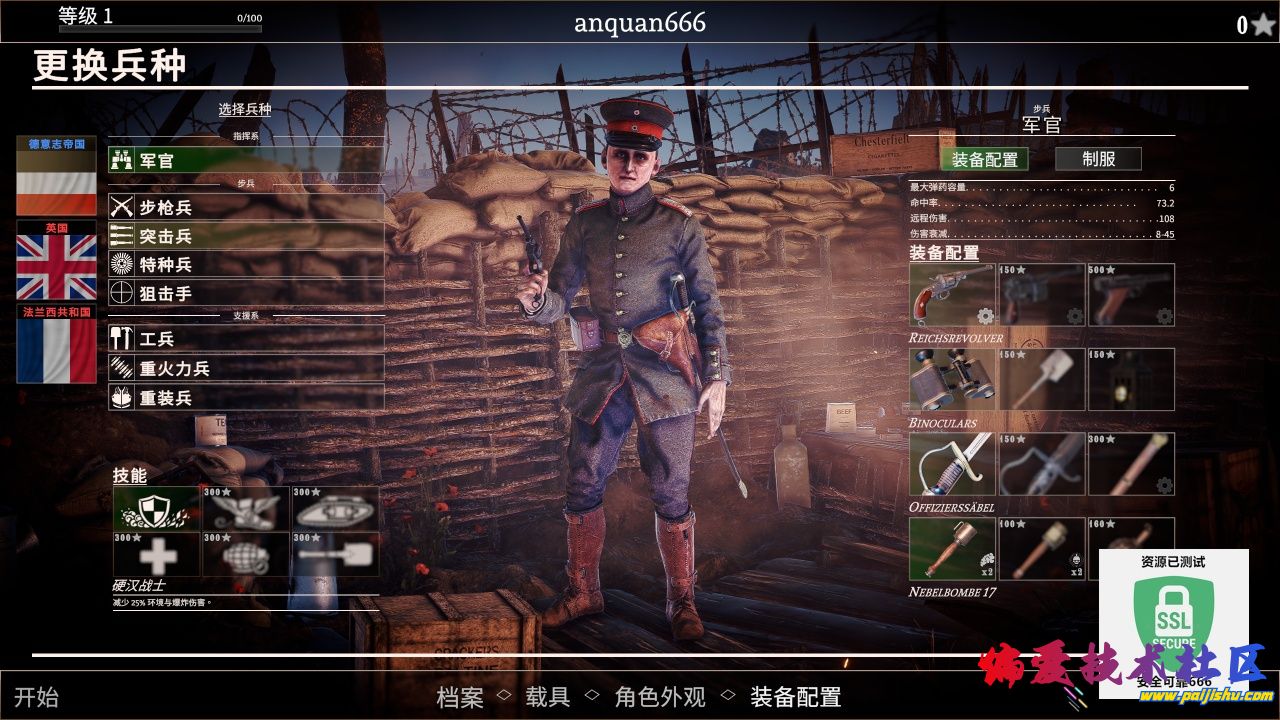Pick the 重火力兵 heavy weapons class
This screenshot has width=1280, height=720.
click(x=246, y=368)
